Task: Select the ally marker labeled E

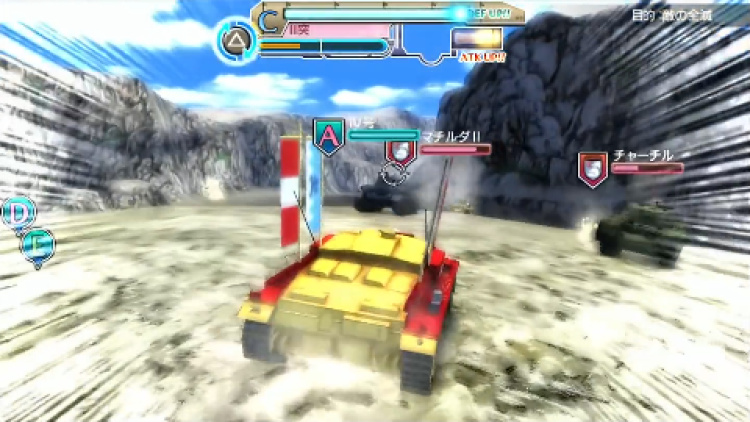Action: pyautogui.click(x=38, y=243)
